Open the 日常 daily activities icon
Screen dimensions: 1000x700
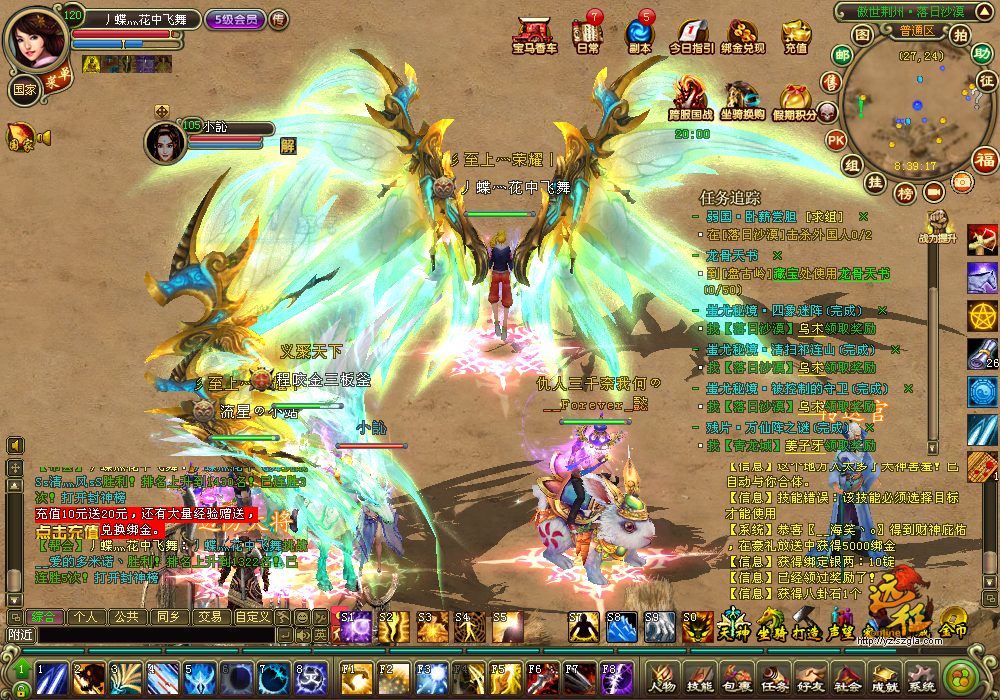pyautogui.click(x=588, y=34)
